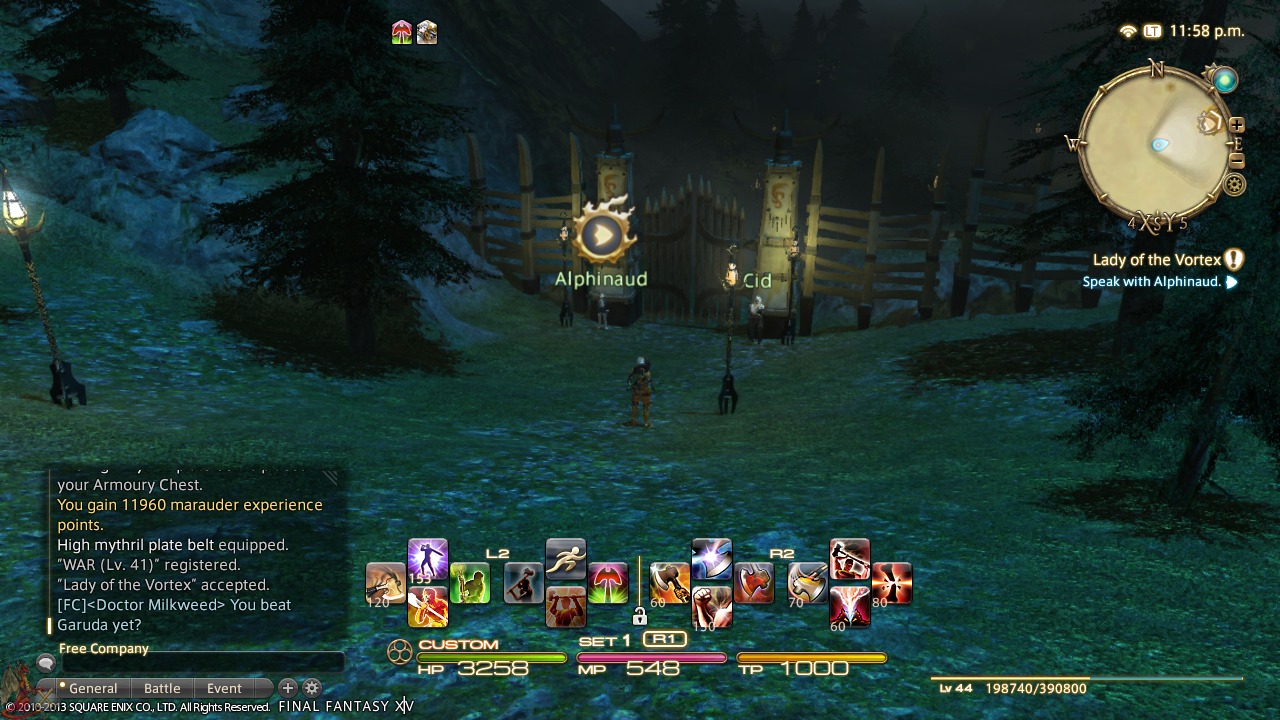Switch to the Battle chat tab
The width and height of the screenshot is (1280, 720).
point(162,688)
